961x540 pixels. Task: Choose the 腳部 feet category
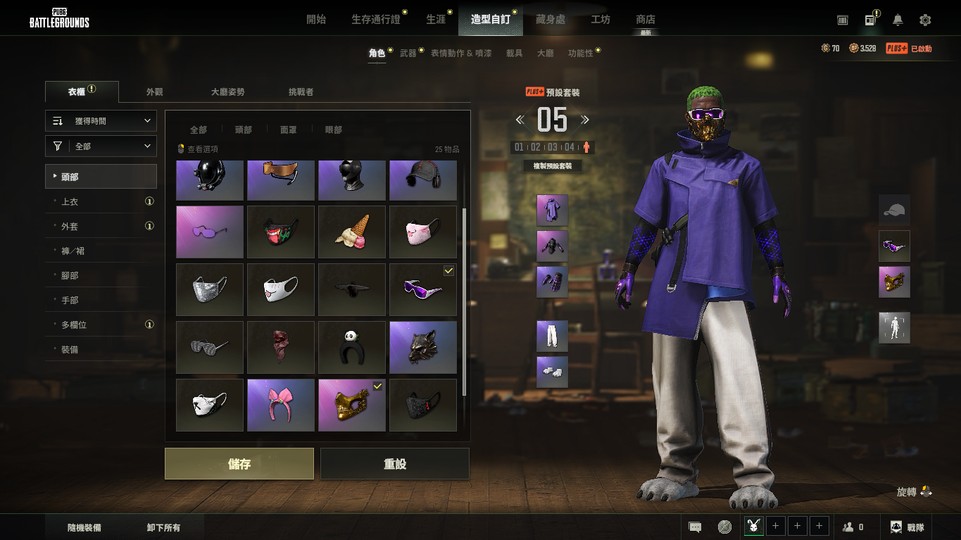[x=70, y=275]
